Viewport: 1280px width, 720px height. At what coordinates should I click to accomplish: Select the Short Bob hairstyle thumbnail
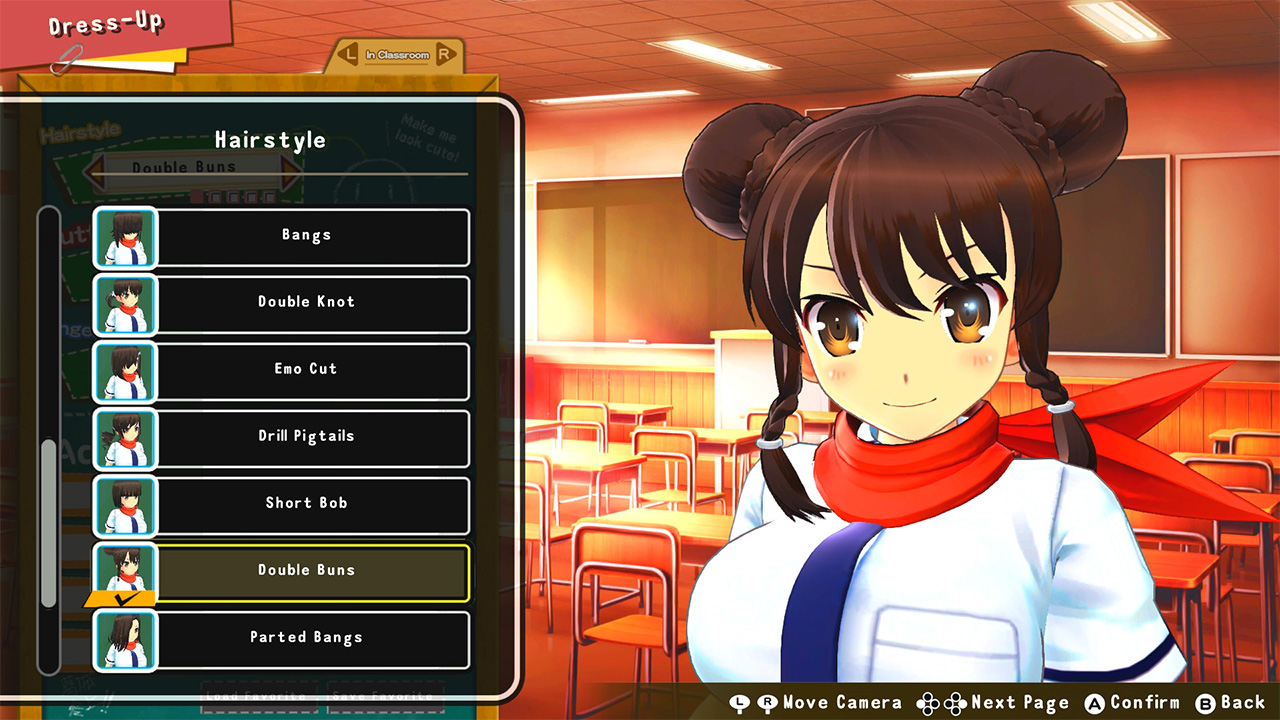click(x=124, y=506)
